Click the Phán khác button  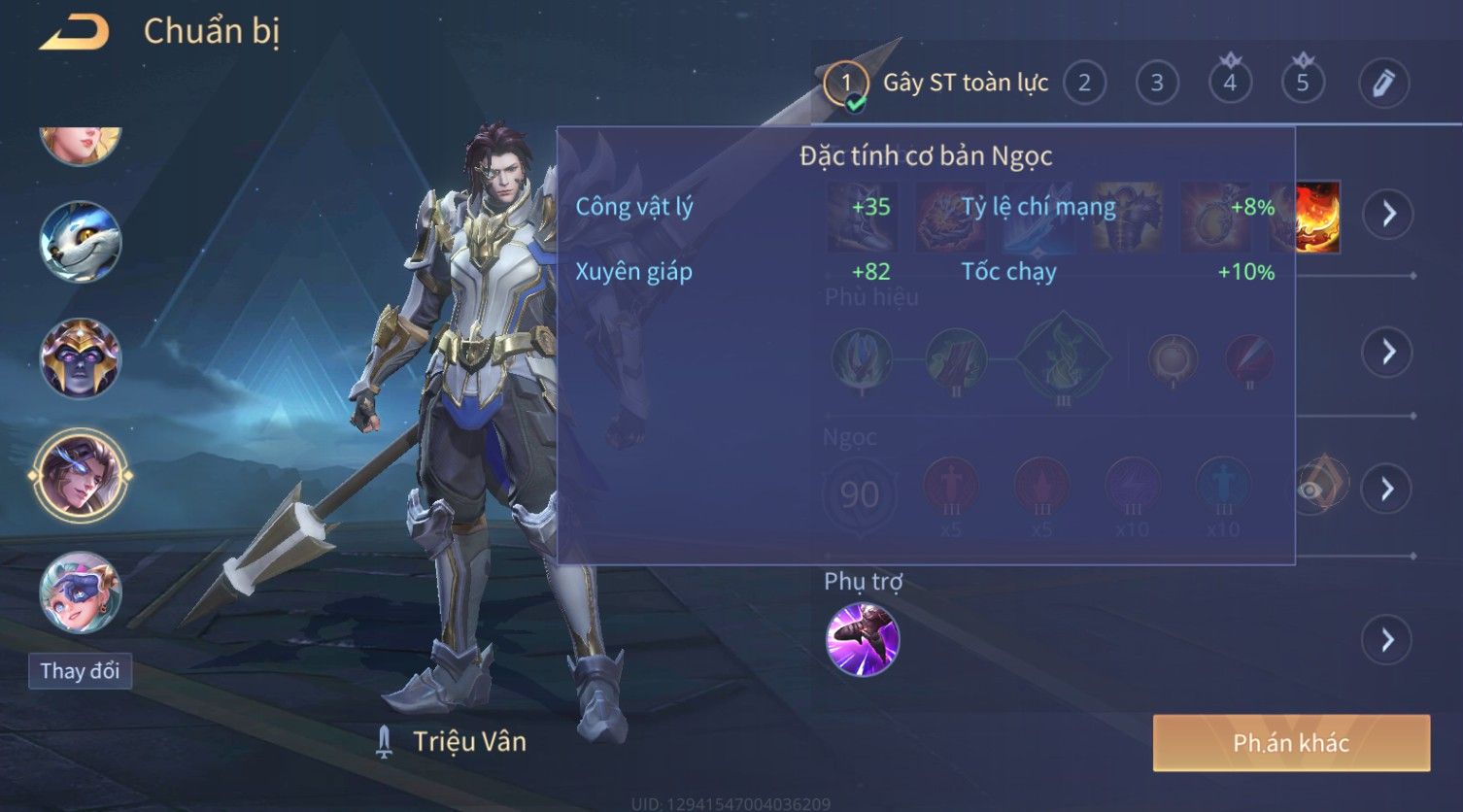click(1291, 743)
